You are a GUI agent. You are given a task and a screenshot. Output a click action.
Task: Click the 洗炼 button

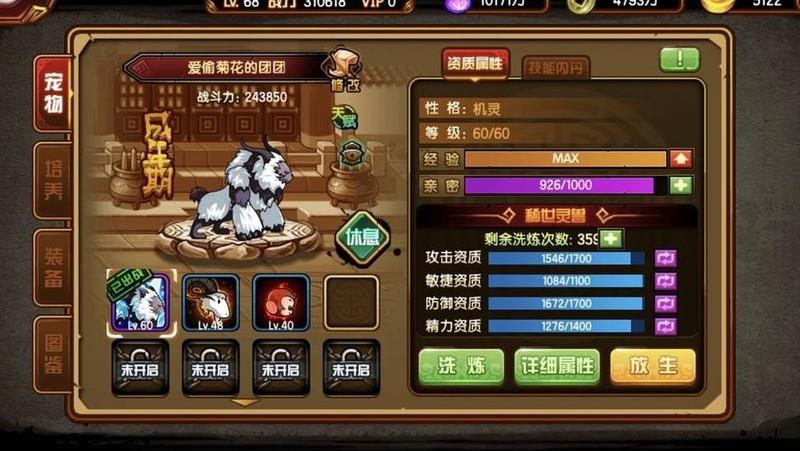pos(460,365)
